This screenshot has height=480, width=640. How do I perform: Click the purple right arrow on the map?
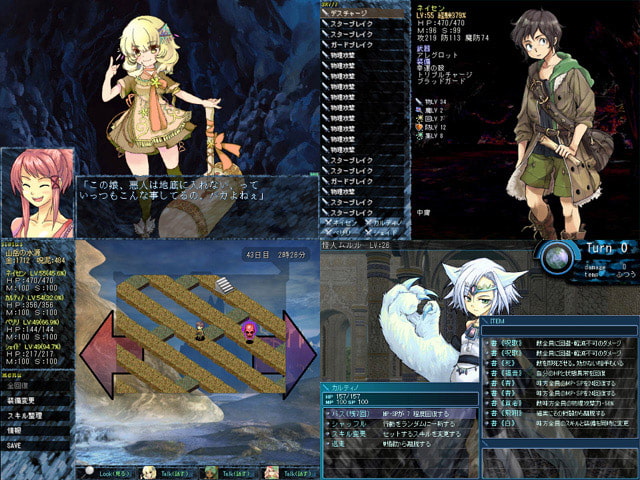coord(297,353)
